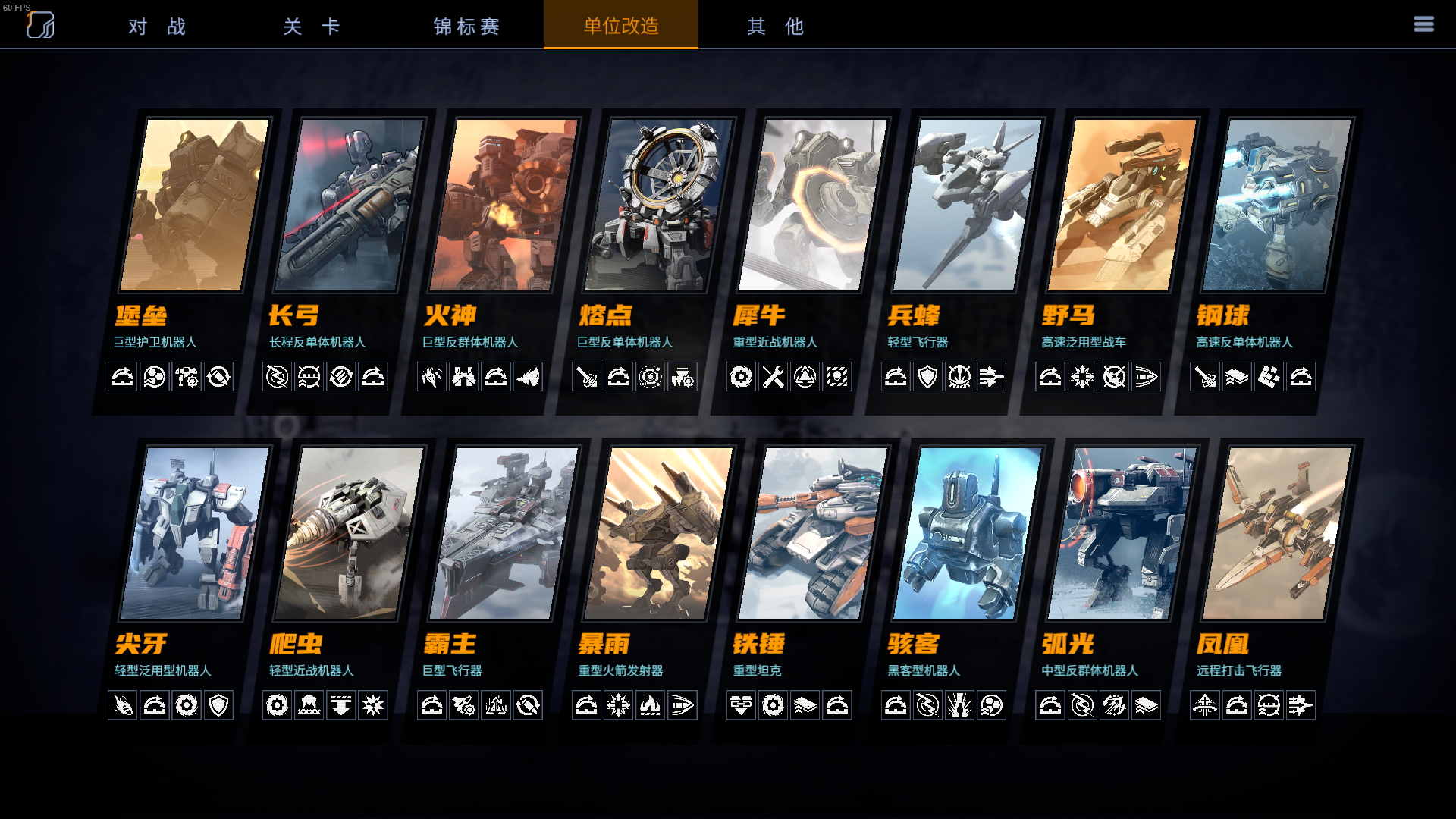Switch to the 其他 tab

click(773, 25)
